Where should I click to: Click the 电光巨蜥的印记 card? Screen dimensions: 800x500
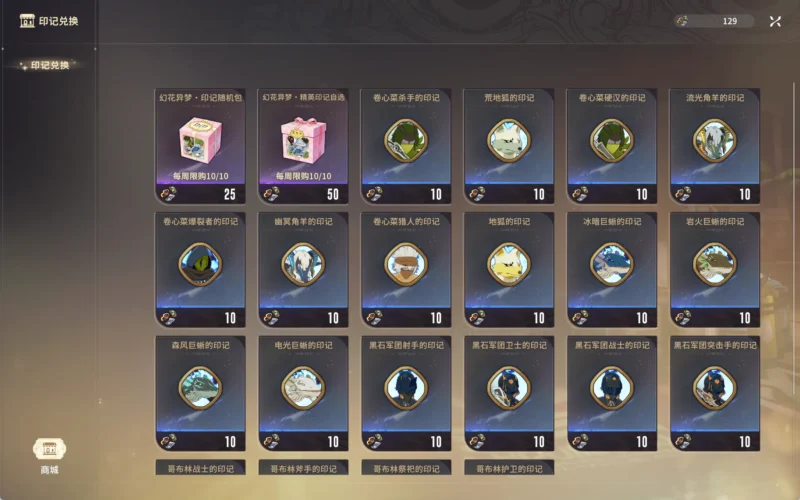pyautogui.click(x=303, y=390)
